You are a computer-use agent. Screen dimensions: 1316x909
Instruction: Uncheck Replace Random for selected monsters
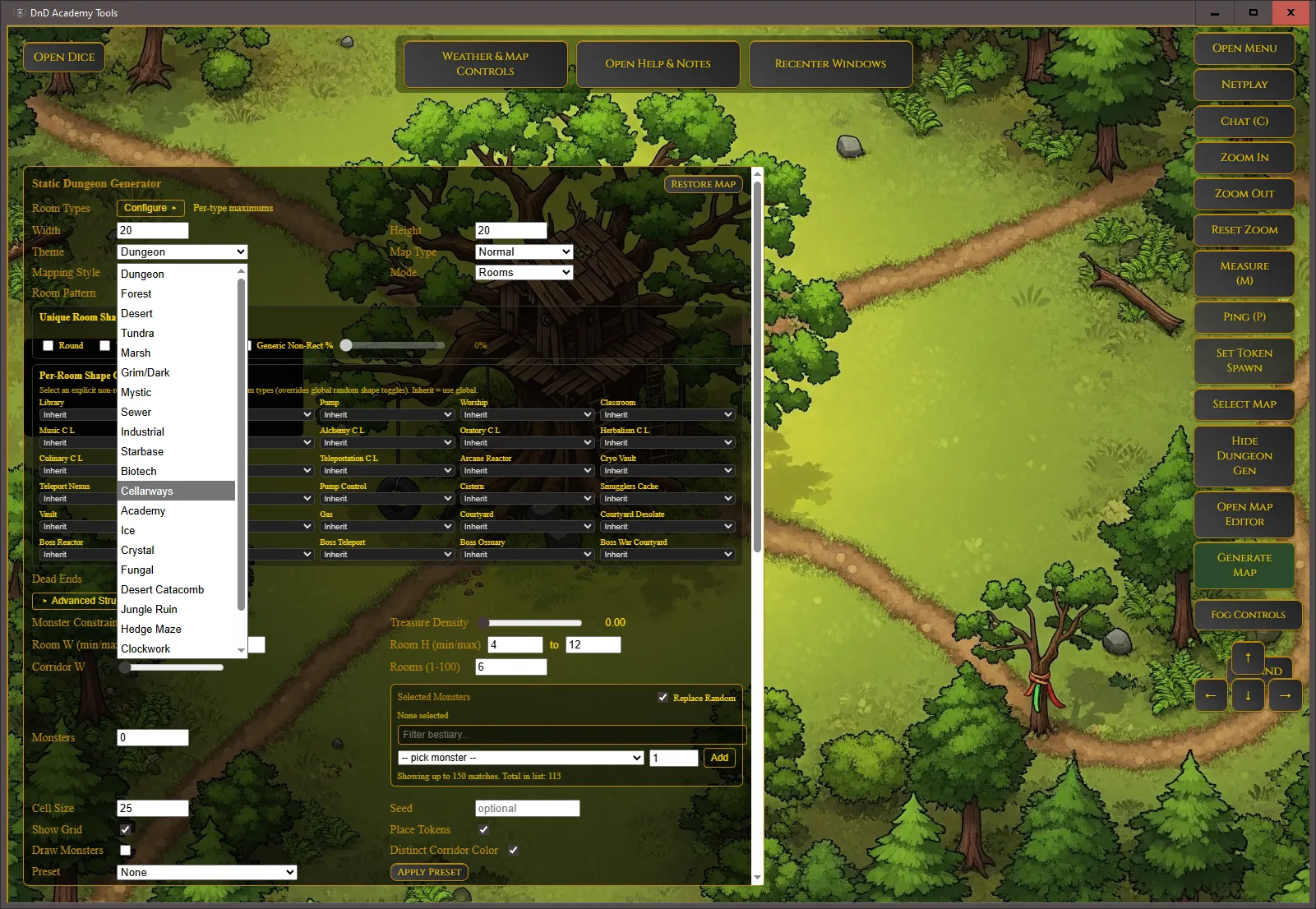pyautogui.click(x=663, y=697)
